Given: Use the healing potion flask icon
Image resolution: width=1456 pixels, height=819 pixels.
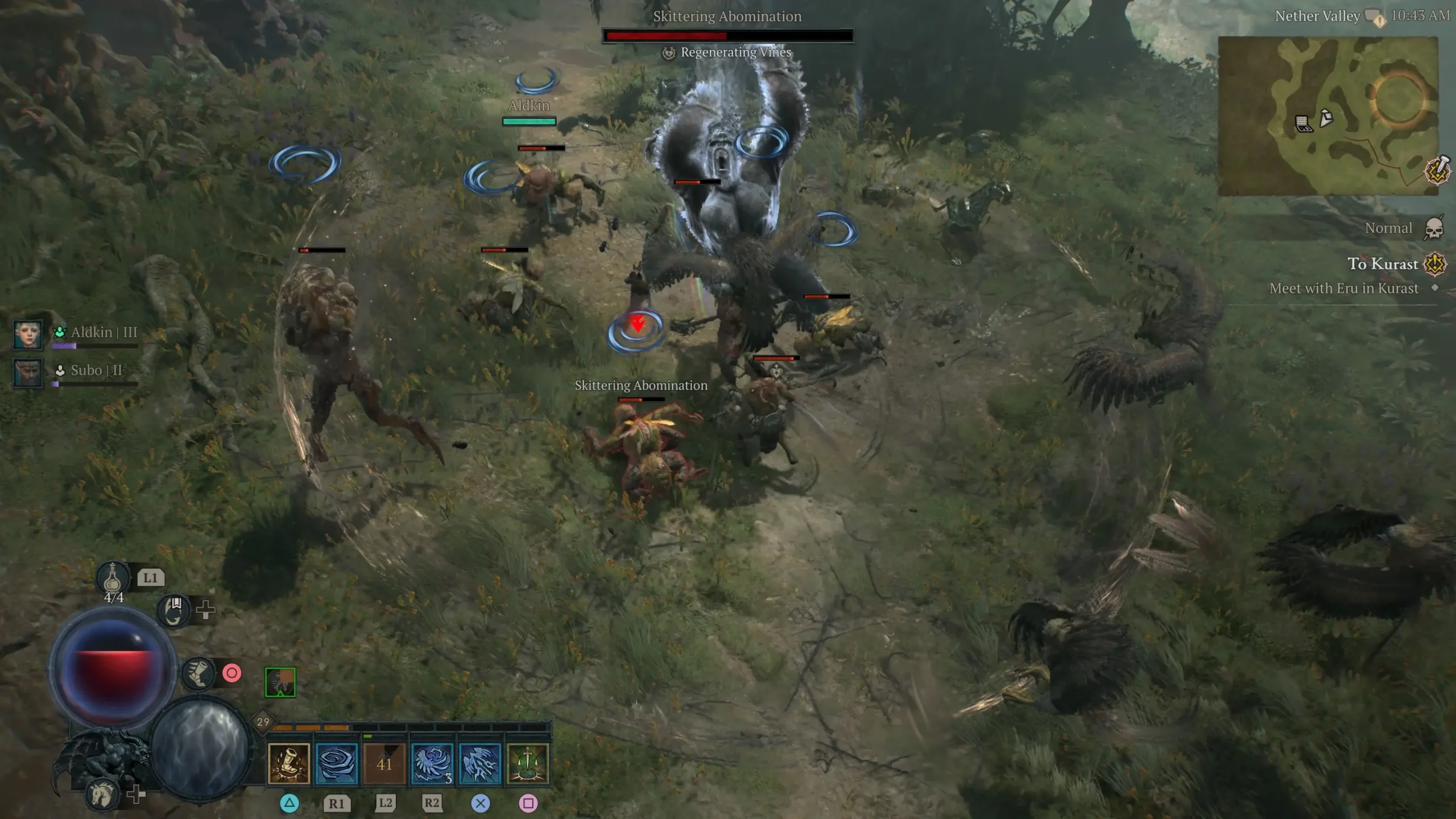Looking at the screenshot, I should click(x=113, y=578).
